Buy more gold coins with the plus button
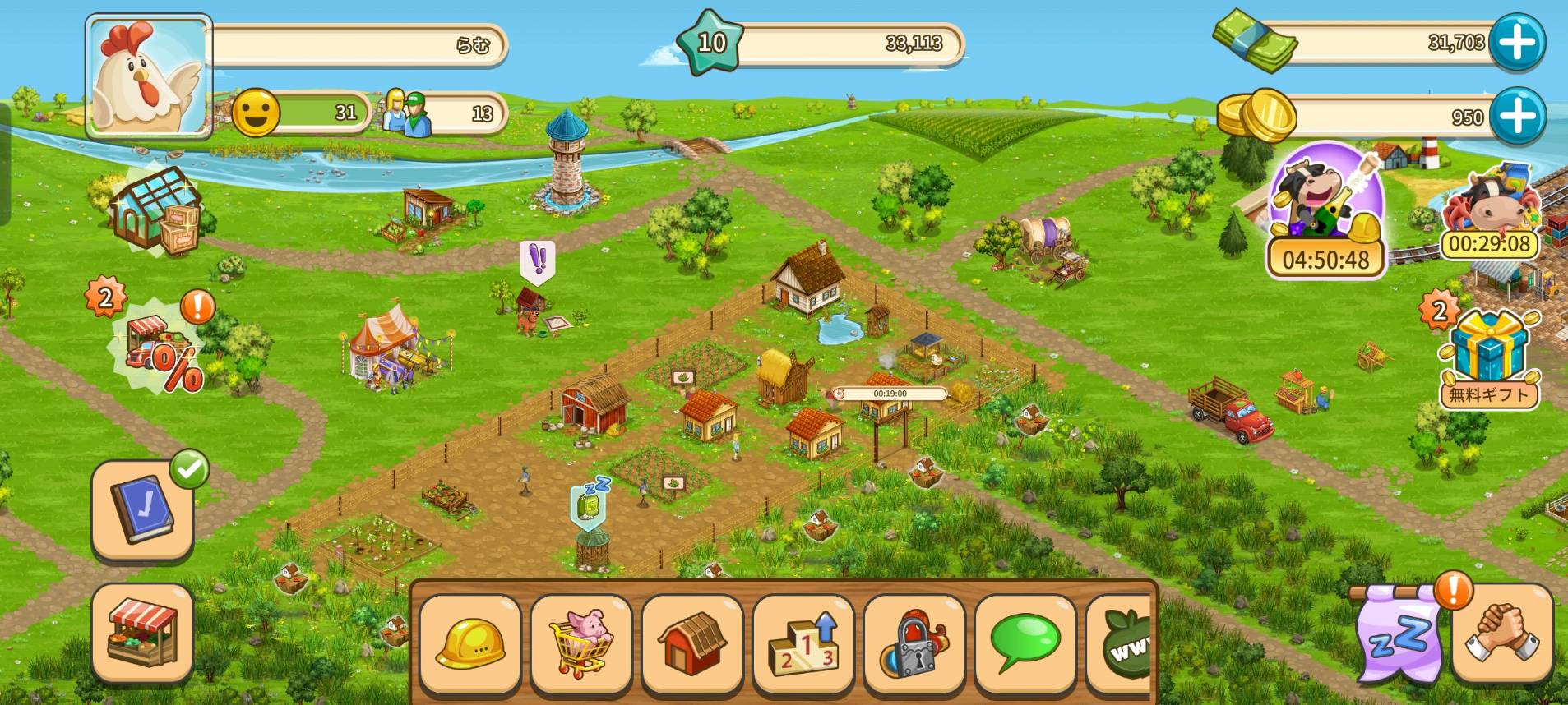Image resolution: width=1568 pixels, height=705 pixels. tap(1517, 116)
